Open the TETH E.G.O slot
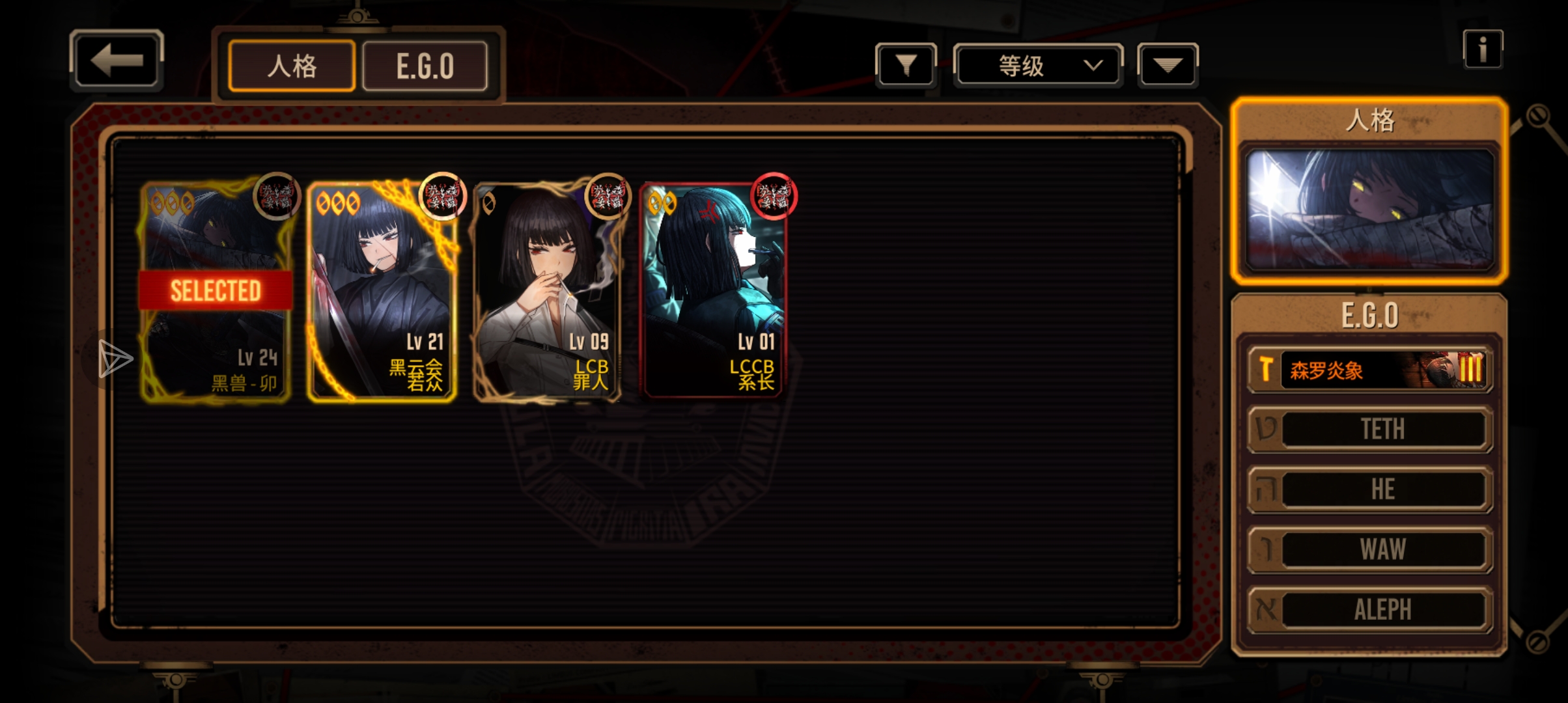The image size is (1568, 703). (1370, 429)
